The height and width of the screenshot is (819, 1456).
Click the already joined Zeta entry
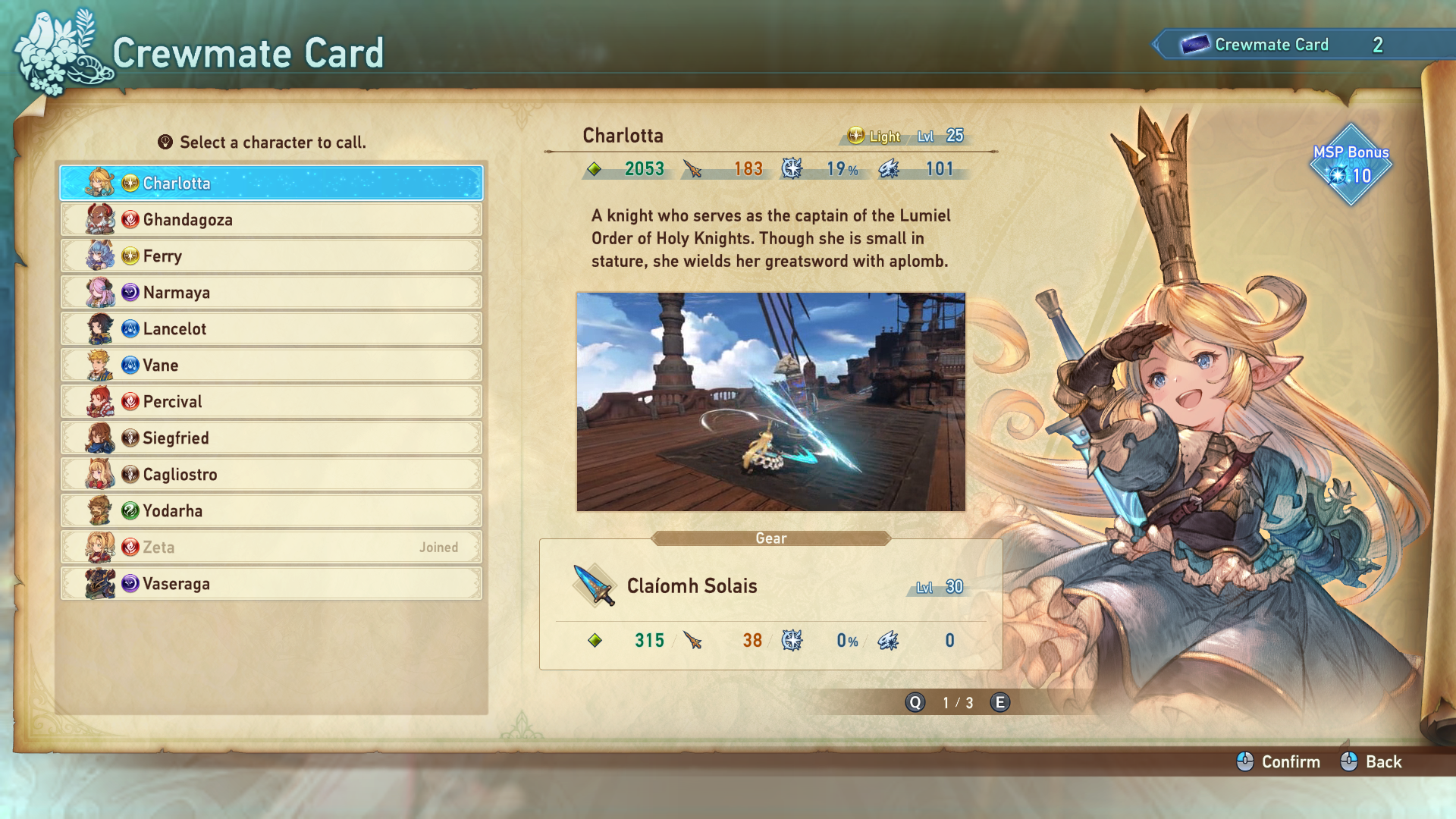pyautogui.click(x=271, y=548)
